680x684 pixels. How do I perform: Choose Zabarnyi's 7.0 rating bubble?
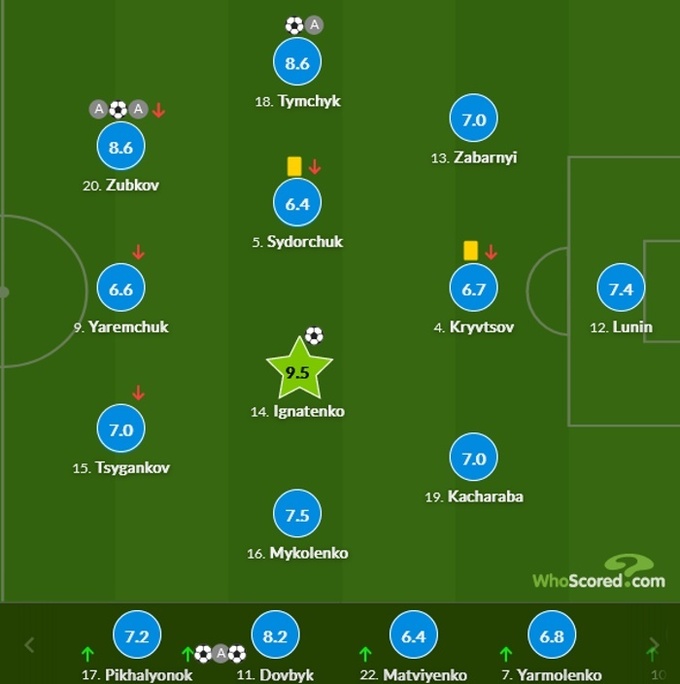[473, 121]
